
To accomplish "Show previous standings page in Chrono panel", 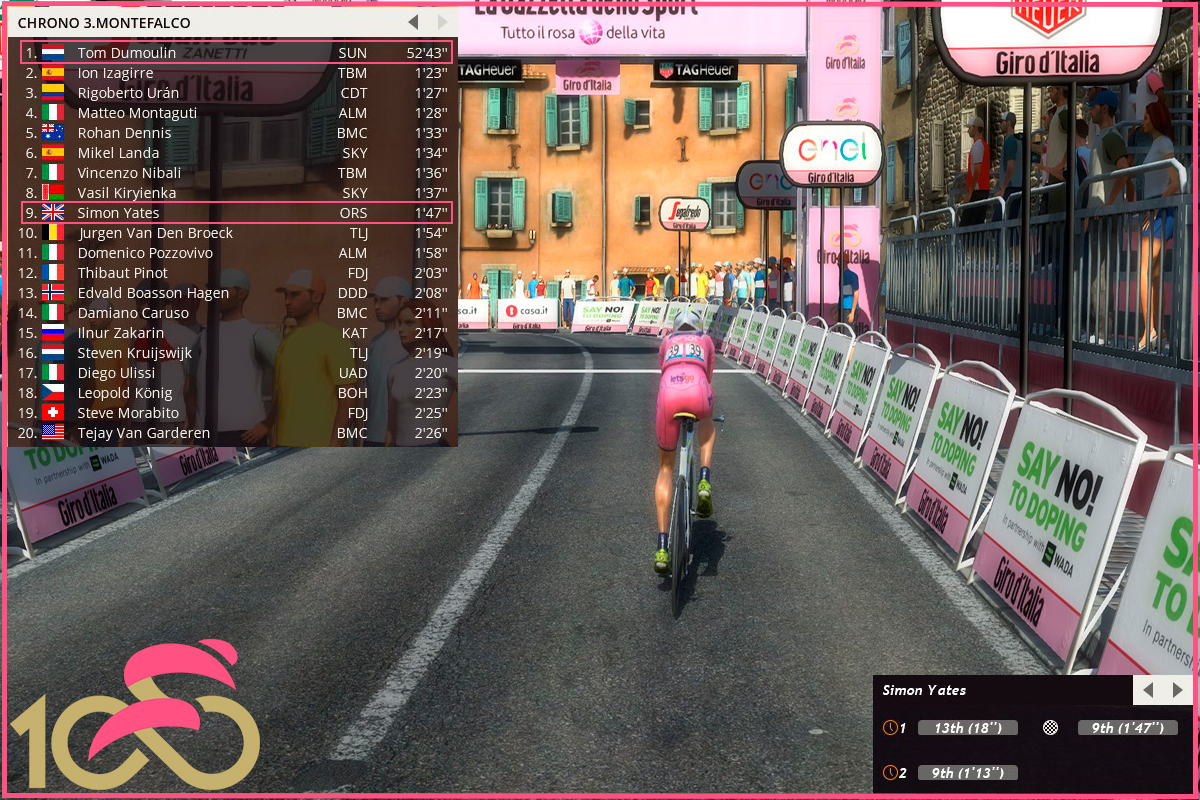I will click(x=413, y=22).
